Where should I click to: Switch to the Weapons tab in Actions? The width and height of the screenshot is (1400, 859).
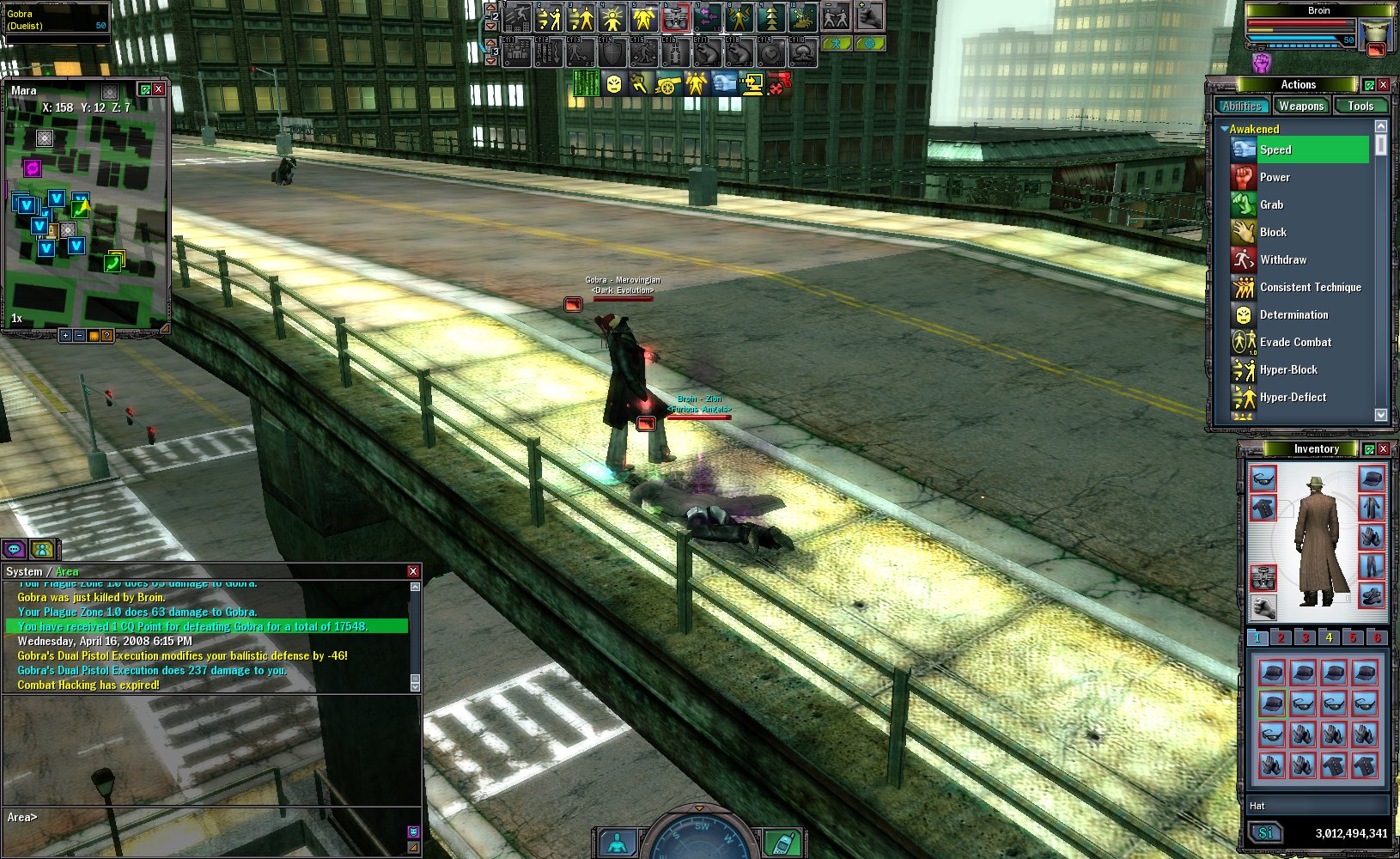(x=1300, y=106)
